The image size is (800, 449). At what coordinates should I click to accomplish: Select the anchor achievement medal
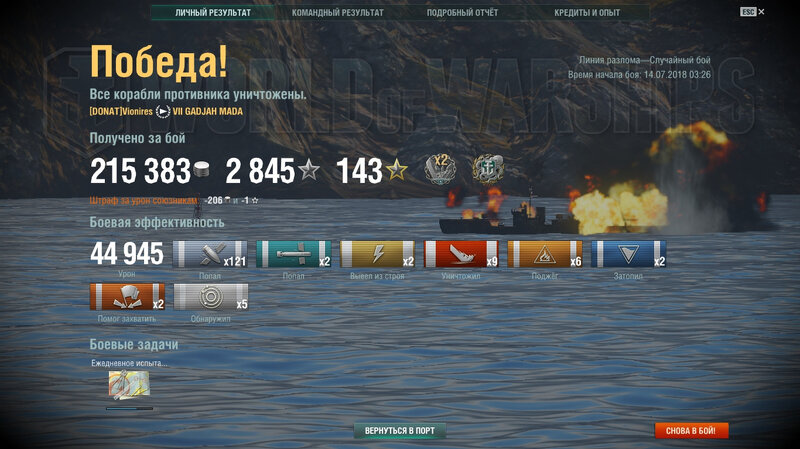coord(487,168)
